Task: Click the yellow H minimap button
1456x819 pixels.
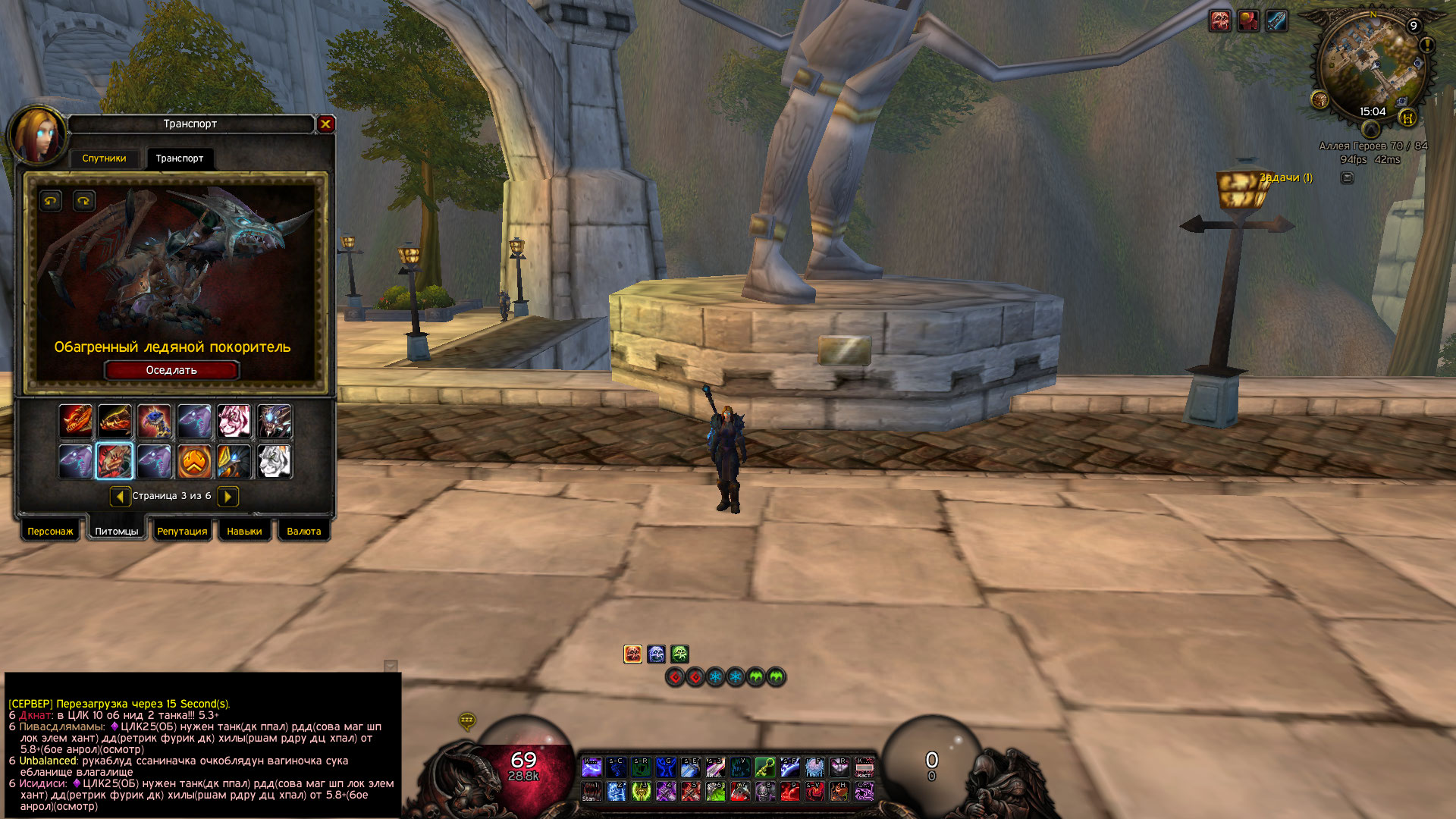Action: click(1408, 118)
